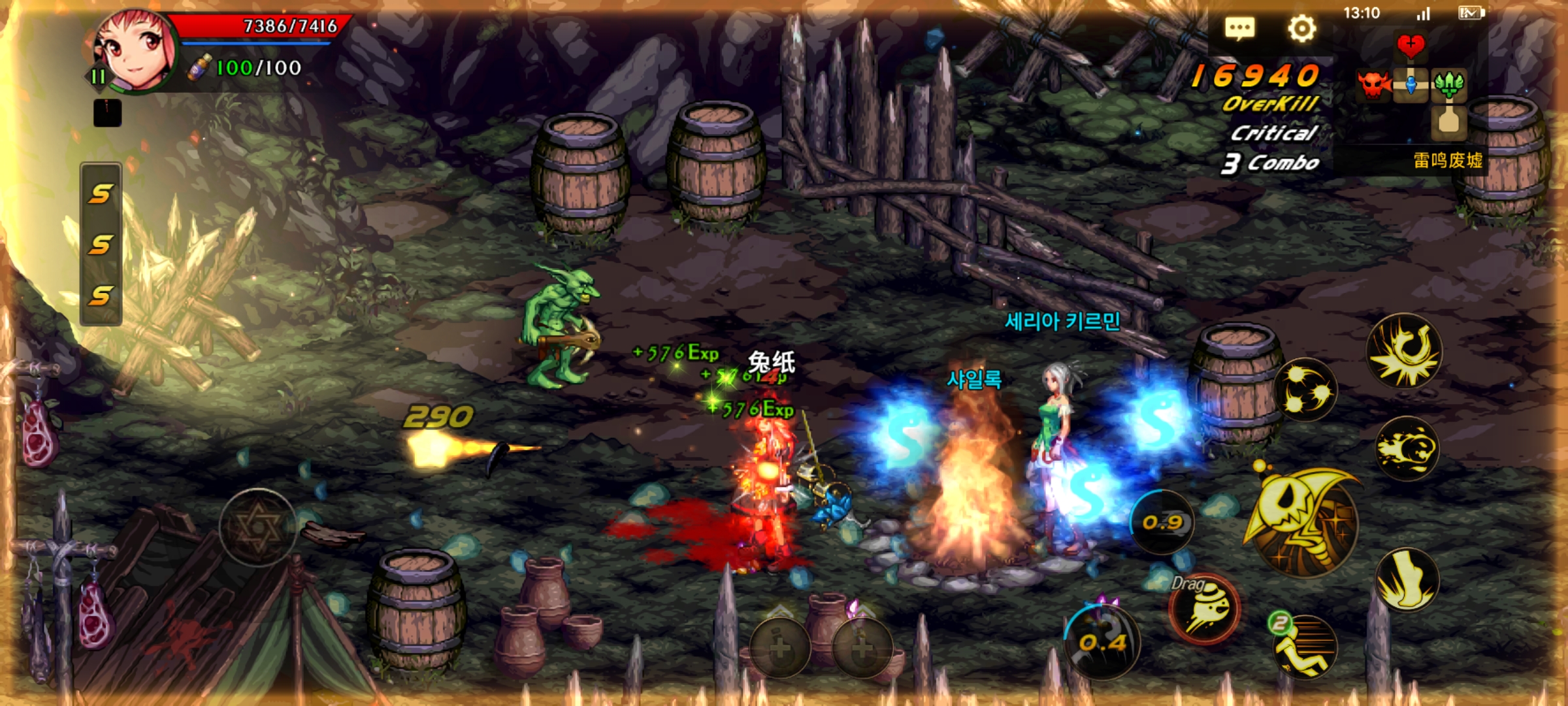Open settings via the gear icon

click(x=1301, y=29)
